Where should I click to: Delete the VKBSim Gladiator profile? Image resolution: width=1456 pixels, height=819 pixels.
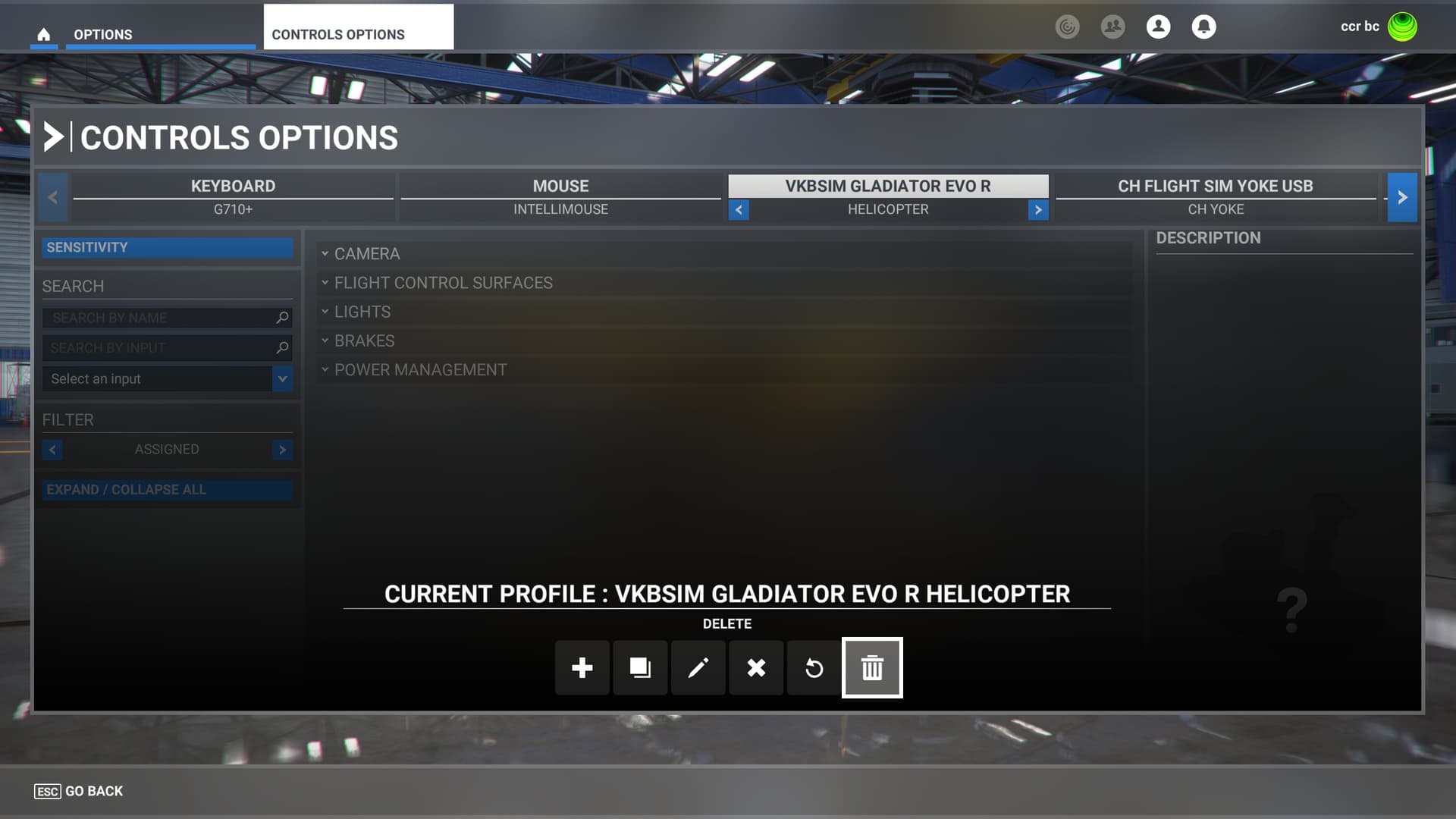click(872, 668)
